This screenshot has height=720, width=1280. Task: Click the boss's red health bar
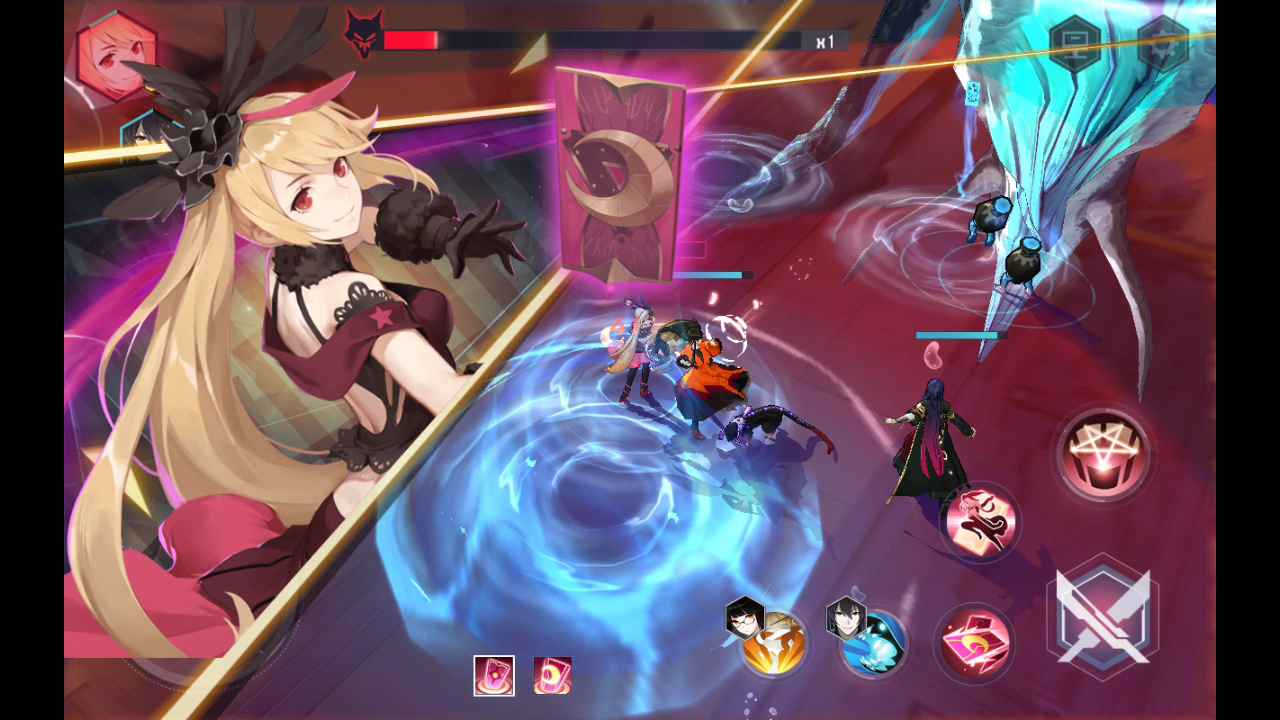[x=410, y=41]
